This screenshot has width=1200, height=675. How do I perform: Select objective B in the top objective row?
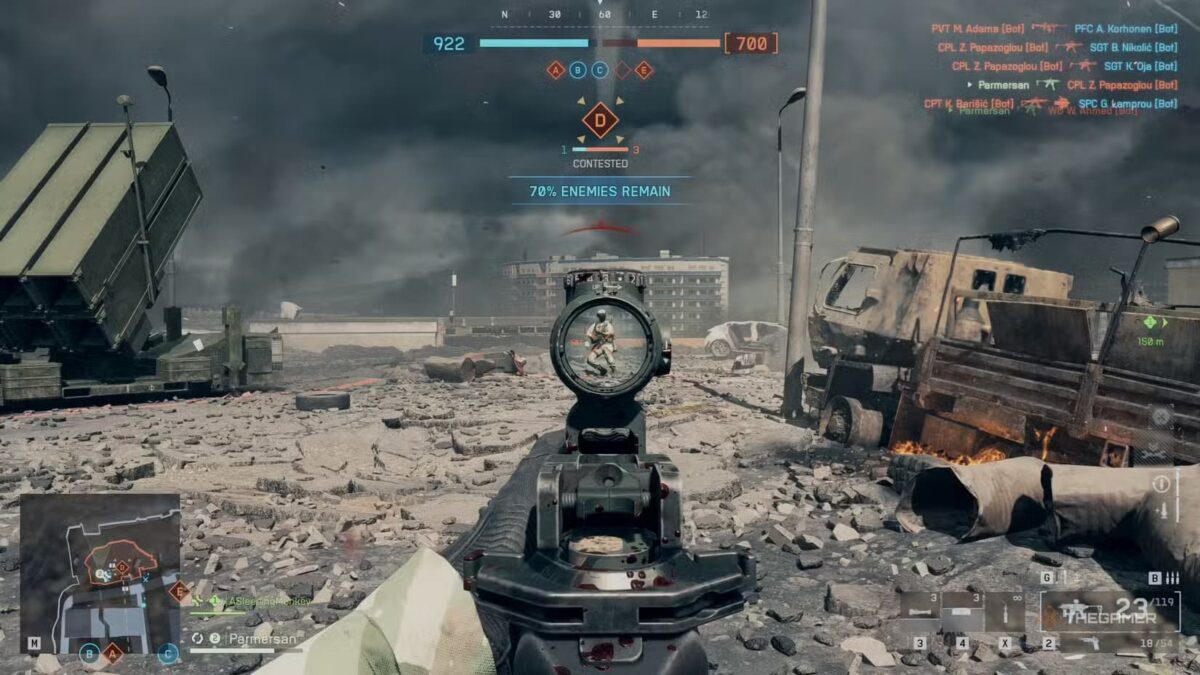578,70
